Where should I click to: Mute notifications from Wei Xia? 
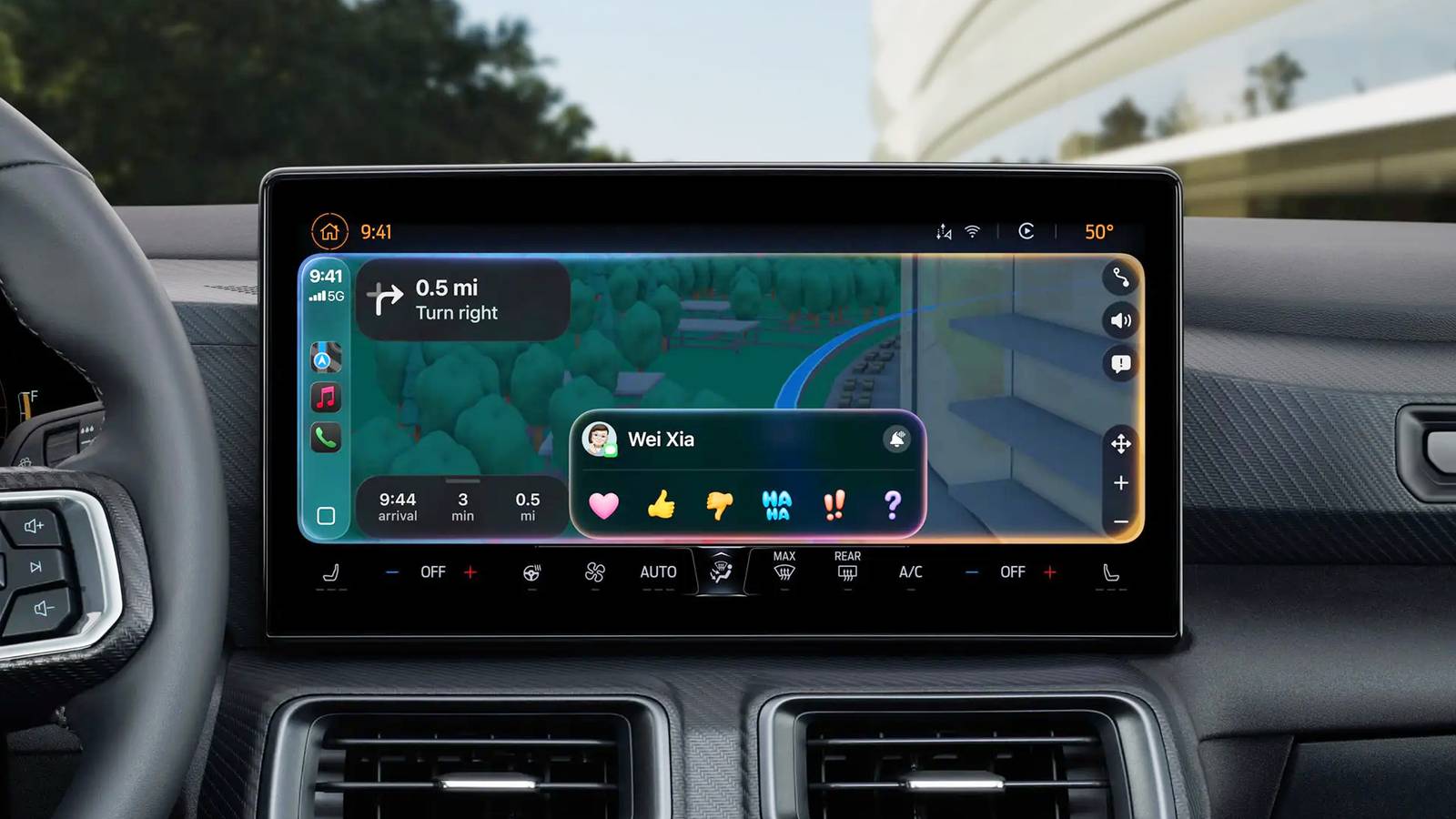(x=896, y=440)
